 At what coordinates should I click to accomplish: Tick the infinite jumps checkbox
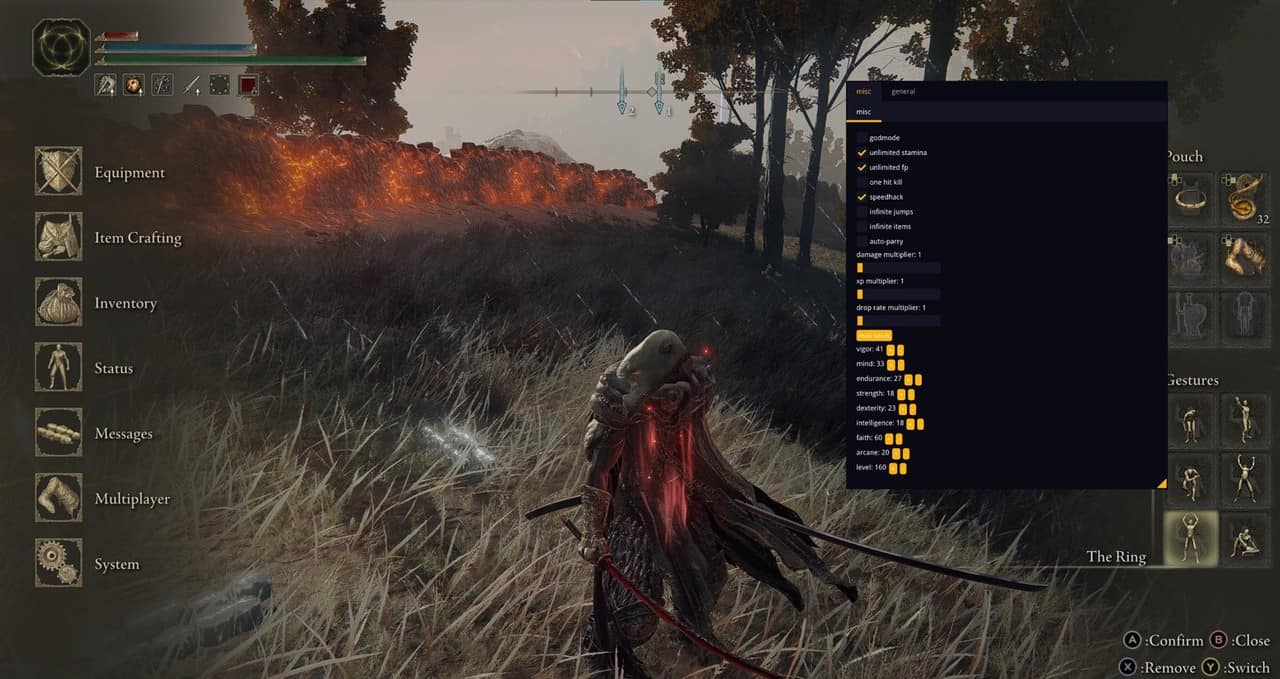pyautogui.click(x=862, y=212)
